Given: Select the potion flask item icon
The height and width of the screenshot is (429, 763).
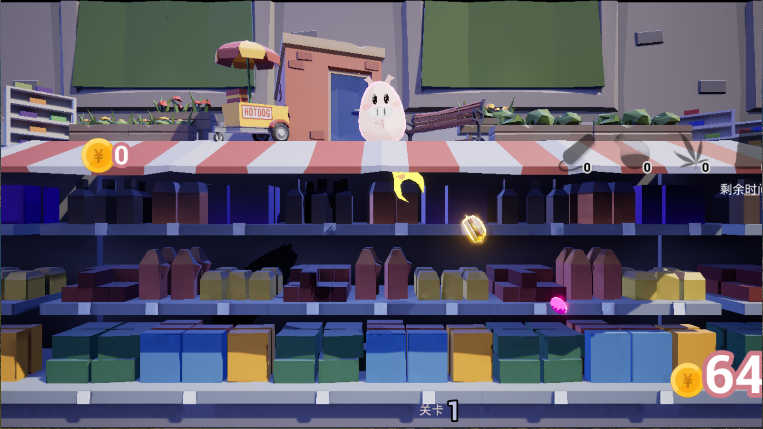Looking at the screenshot, I should tap(633, 152).
